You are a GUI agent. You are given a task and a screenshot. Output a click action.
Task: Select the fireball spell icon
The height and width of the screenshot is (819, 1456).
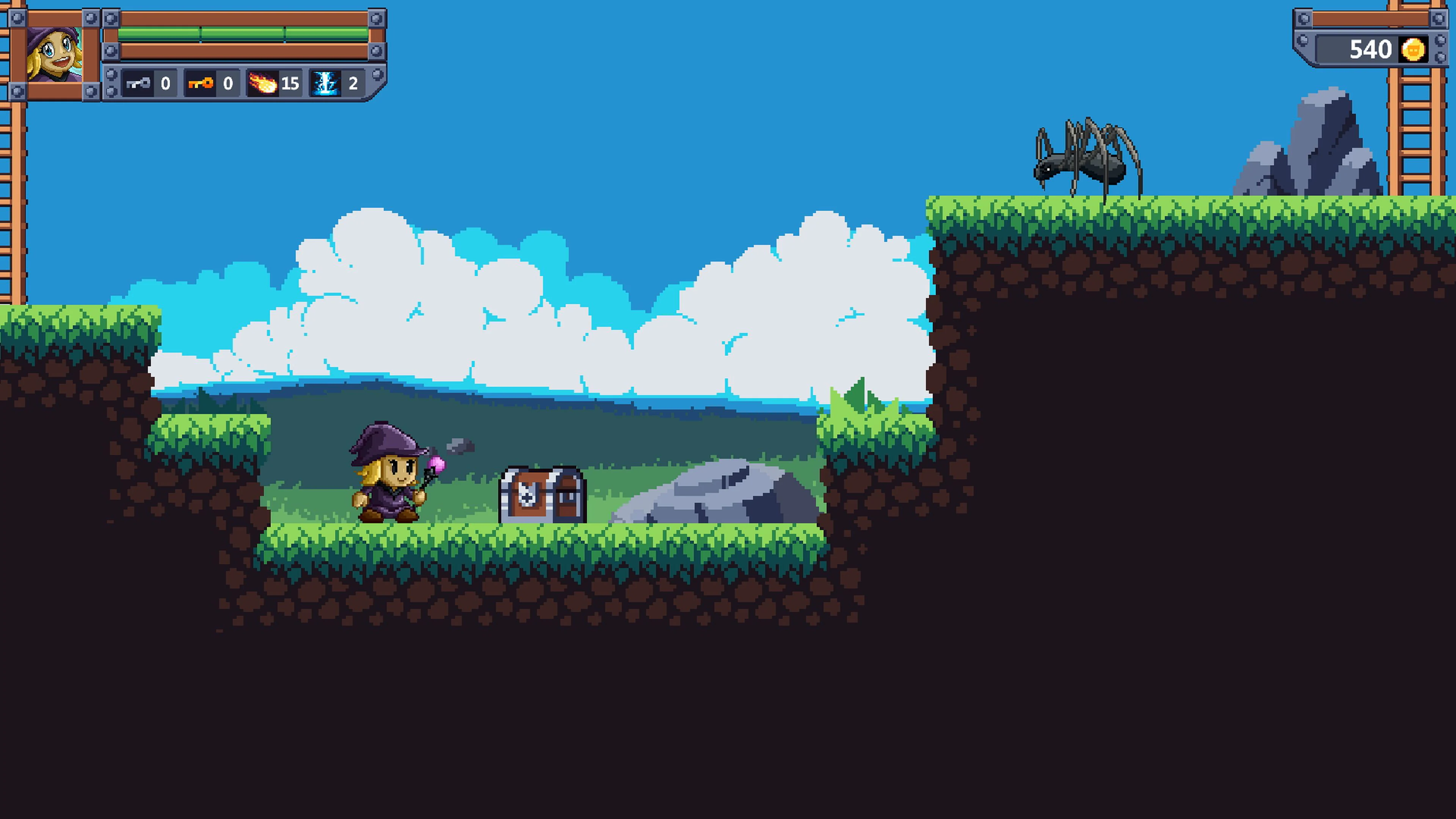coord(264,84)
